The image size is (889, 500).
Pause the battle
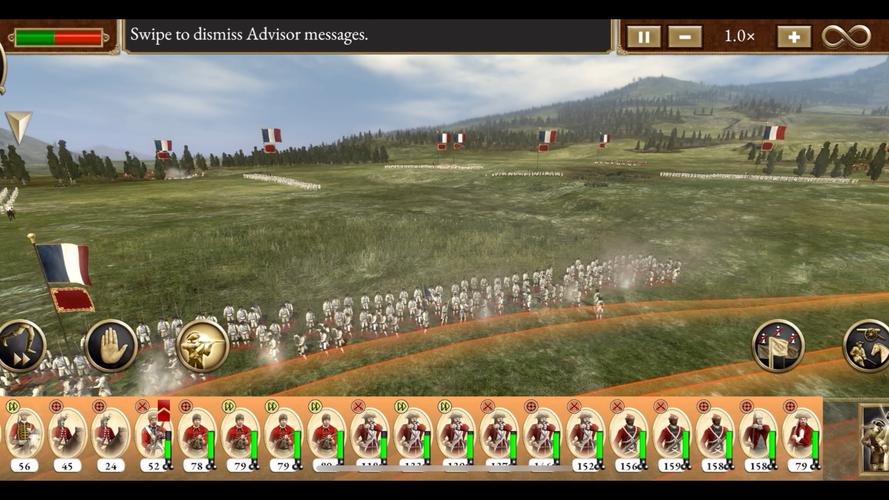click(x=643, y=37)
